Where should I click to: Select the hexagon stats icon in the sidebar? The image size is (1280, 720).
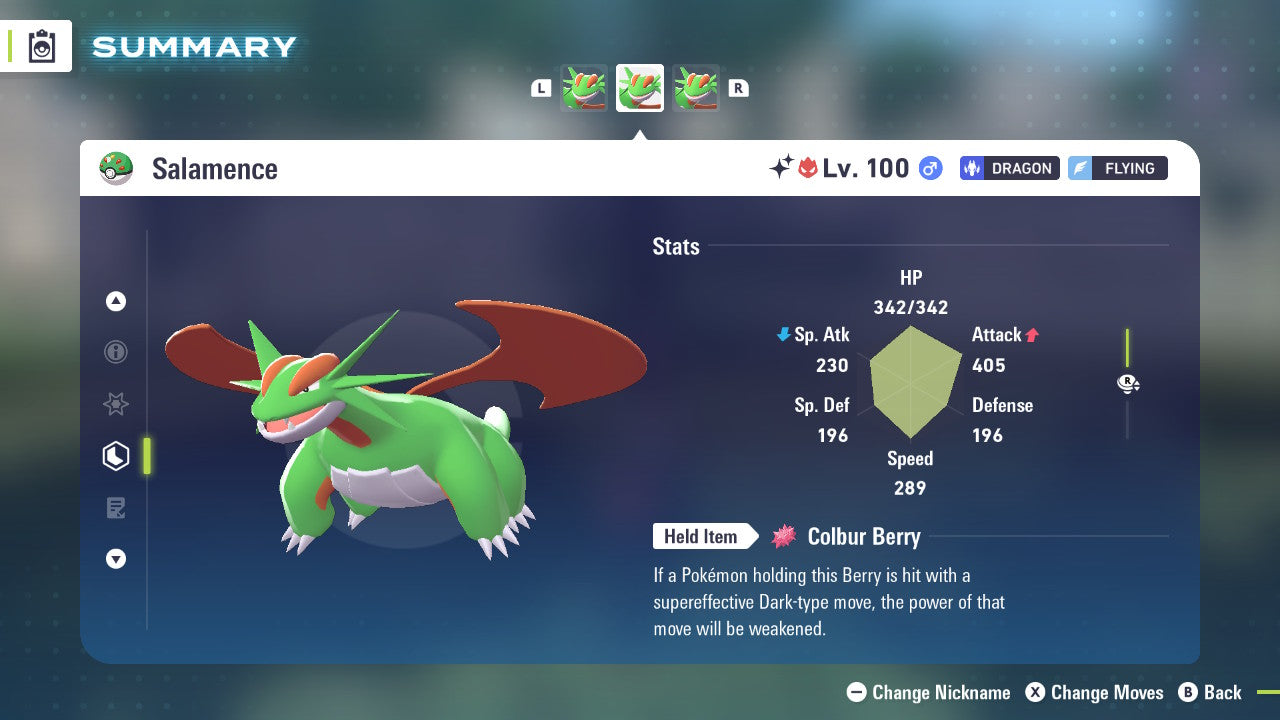(x=116, y=455)
